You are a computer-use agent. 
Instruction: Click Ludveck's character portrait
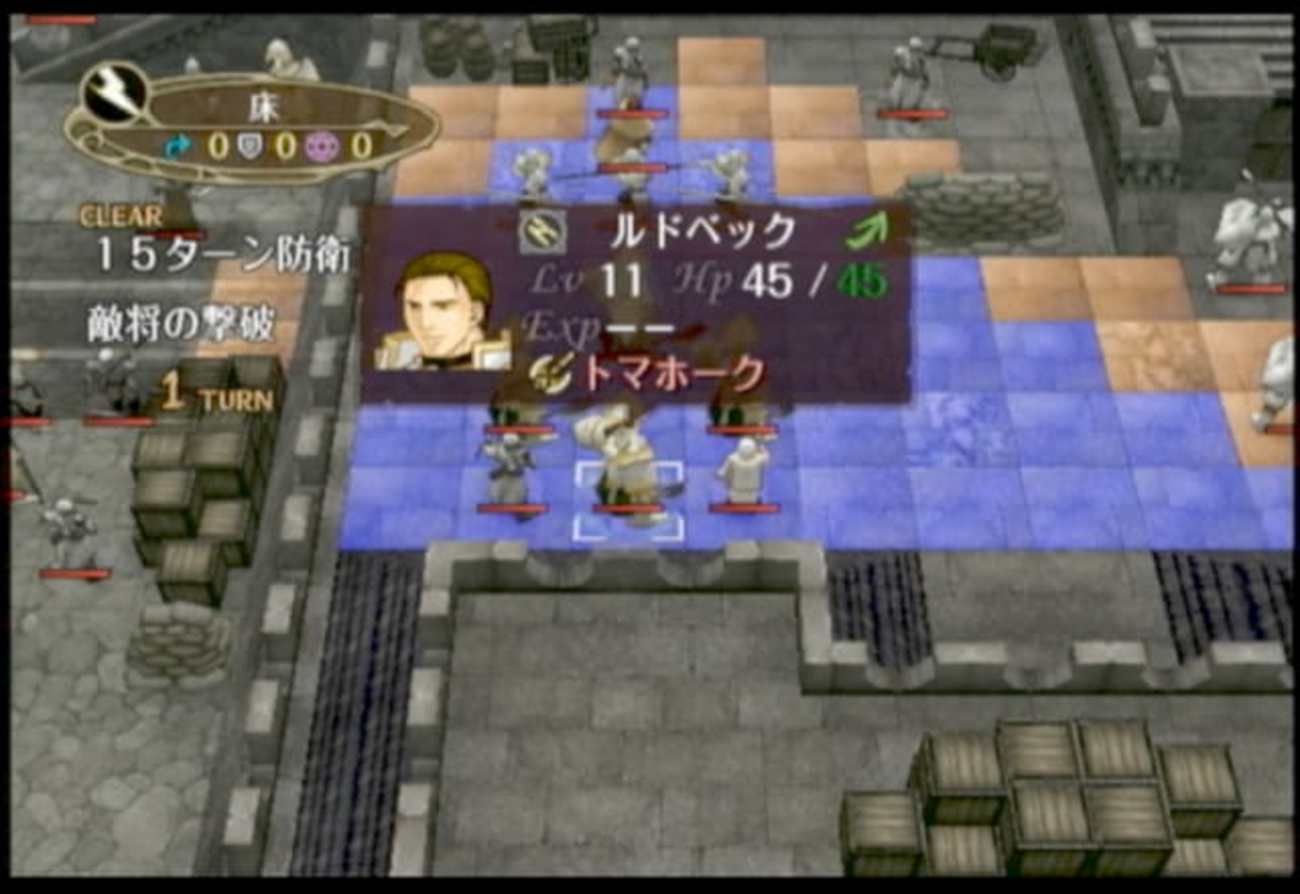pyautogui.click(x=444, y=310)
